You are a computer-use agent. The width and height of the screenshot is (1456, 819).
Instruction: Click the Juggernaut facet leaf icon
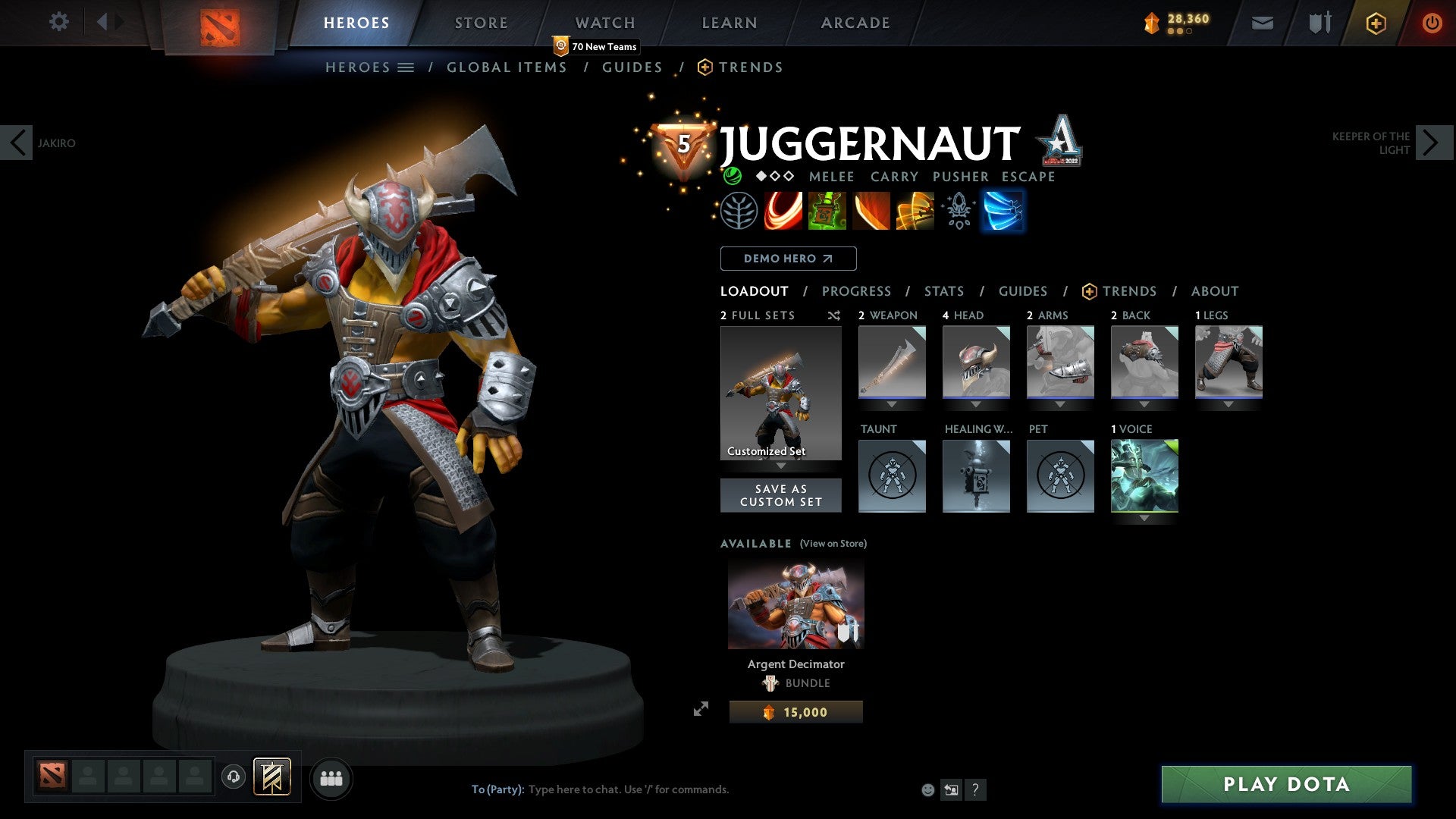740,211
